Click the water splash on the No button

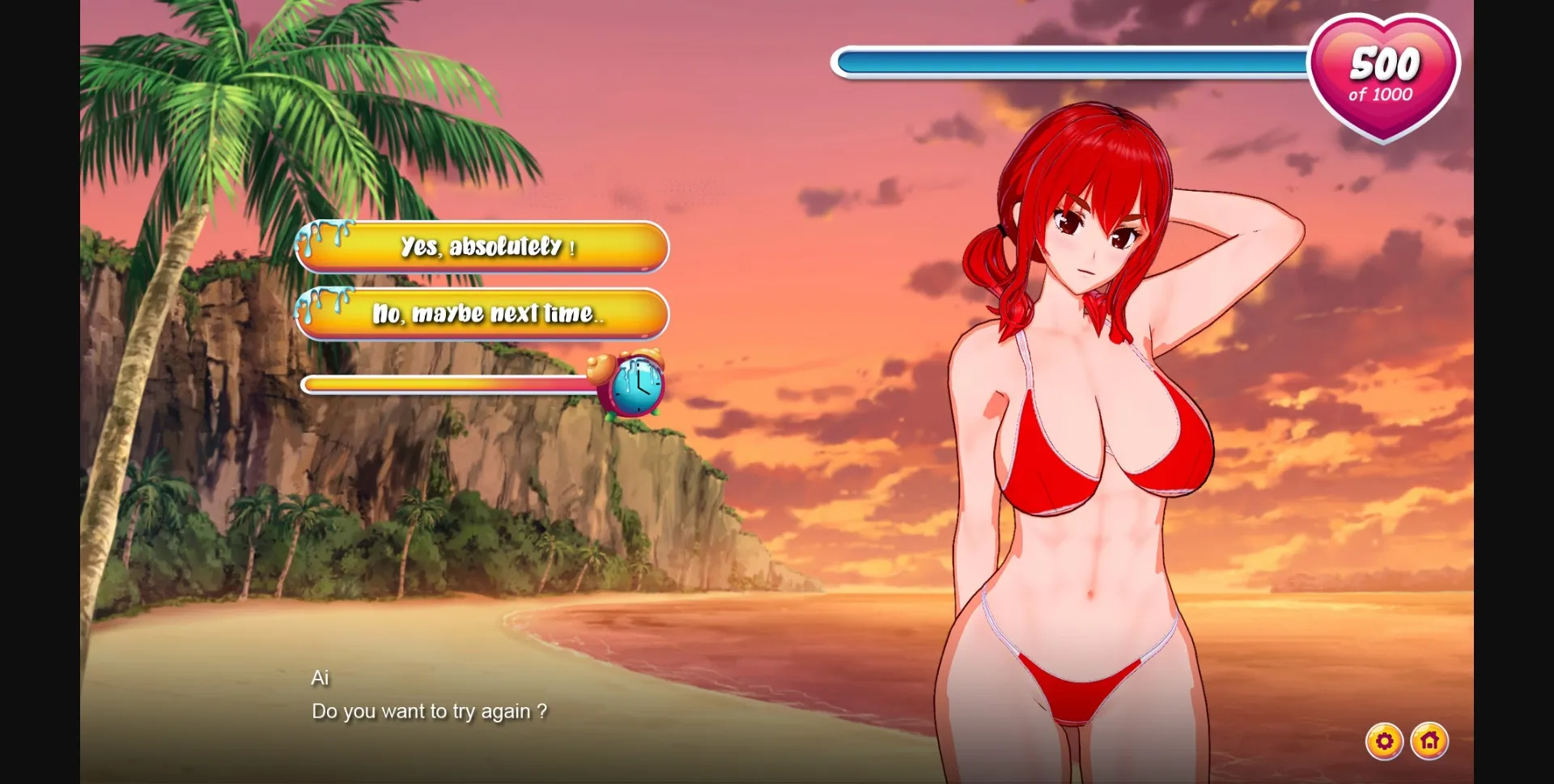click(322, 307)
